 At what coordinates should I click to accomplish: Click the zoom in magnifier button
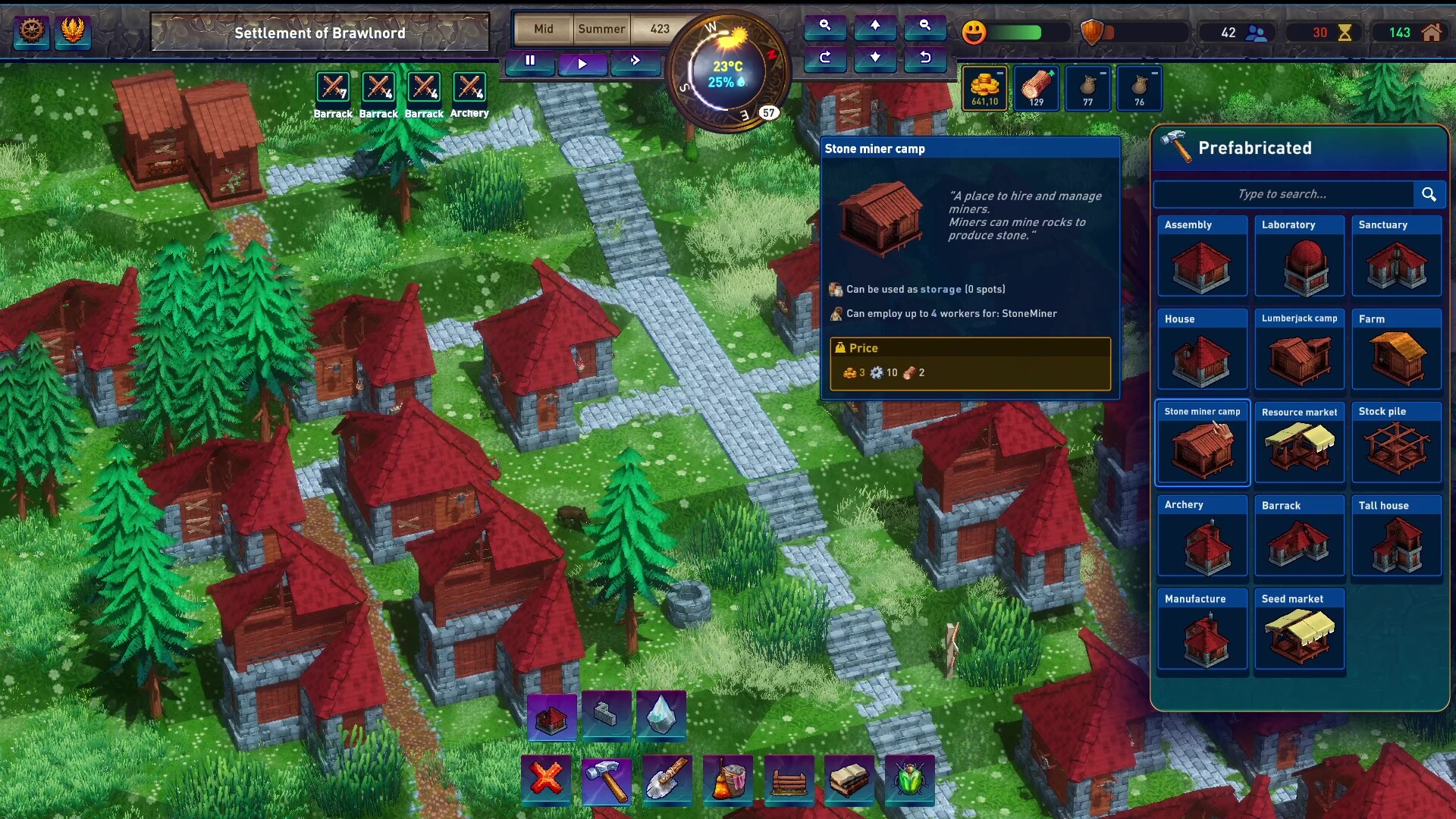pyautogui.click(x=826, y=28)
